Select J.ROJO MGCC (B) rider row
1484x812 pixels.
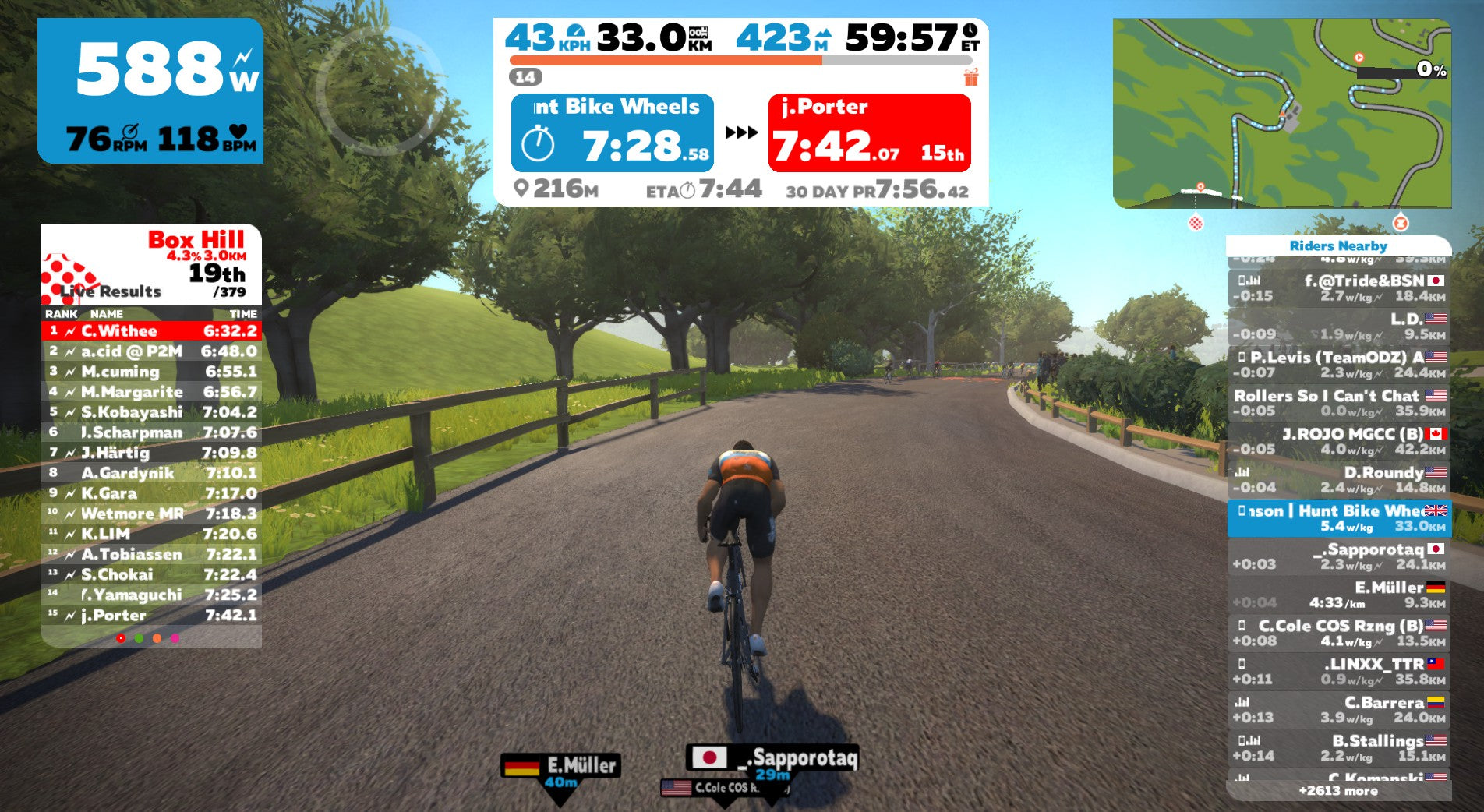(x=1338, y=441)
